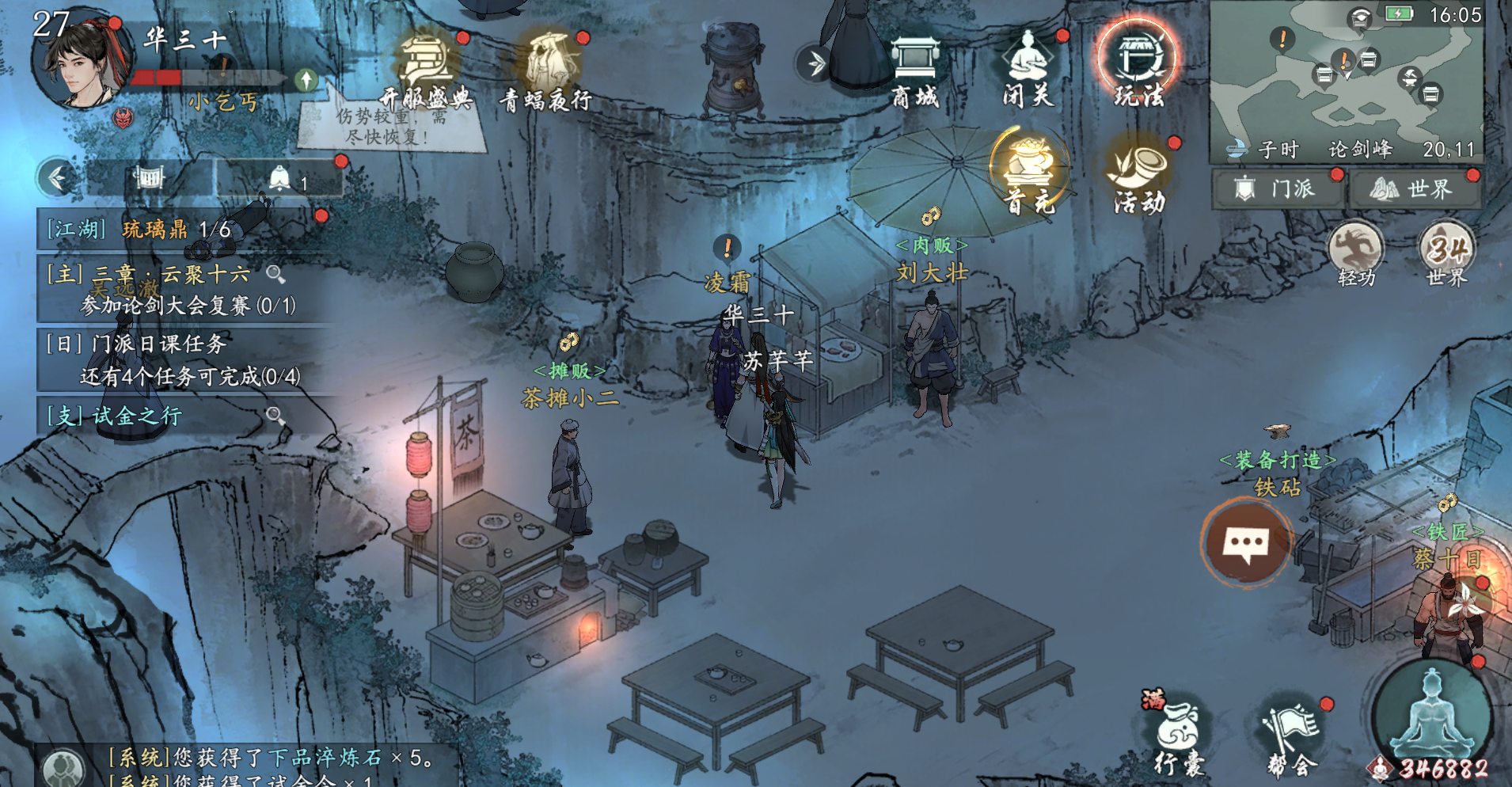1512x787 pixels.
Task: Open the 首充 first recharge offer
Action: (x=1029, y=173)
